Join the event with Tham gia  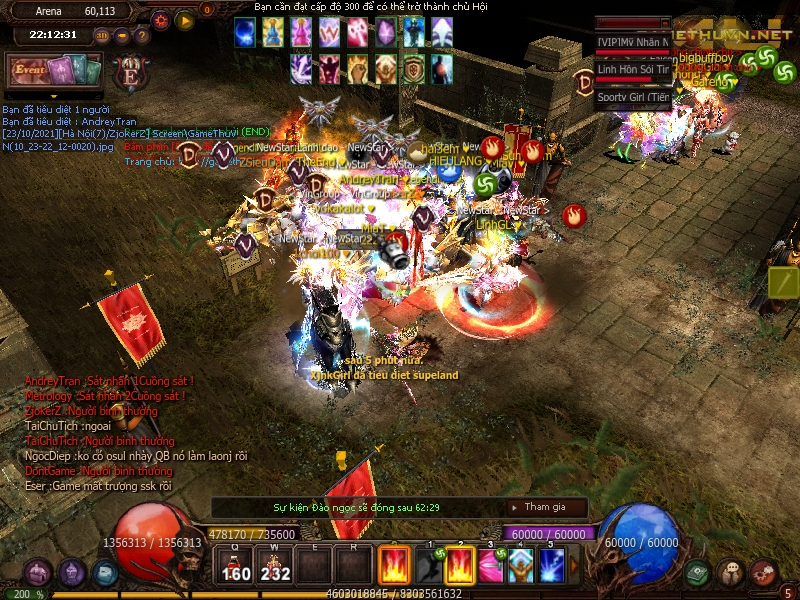[545, 507]
